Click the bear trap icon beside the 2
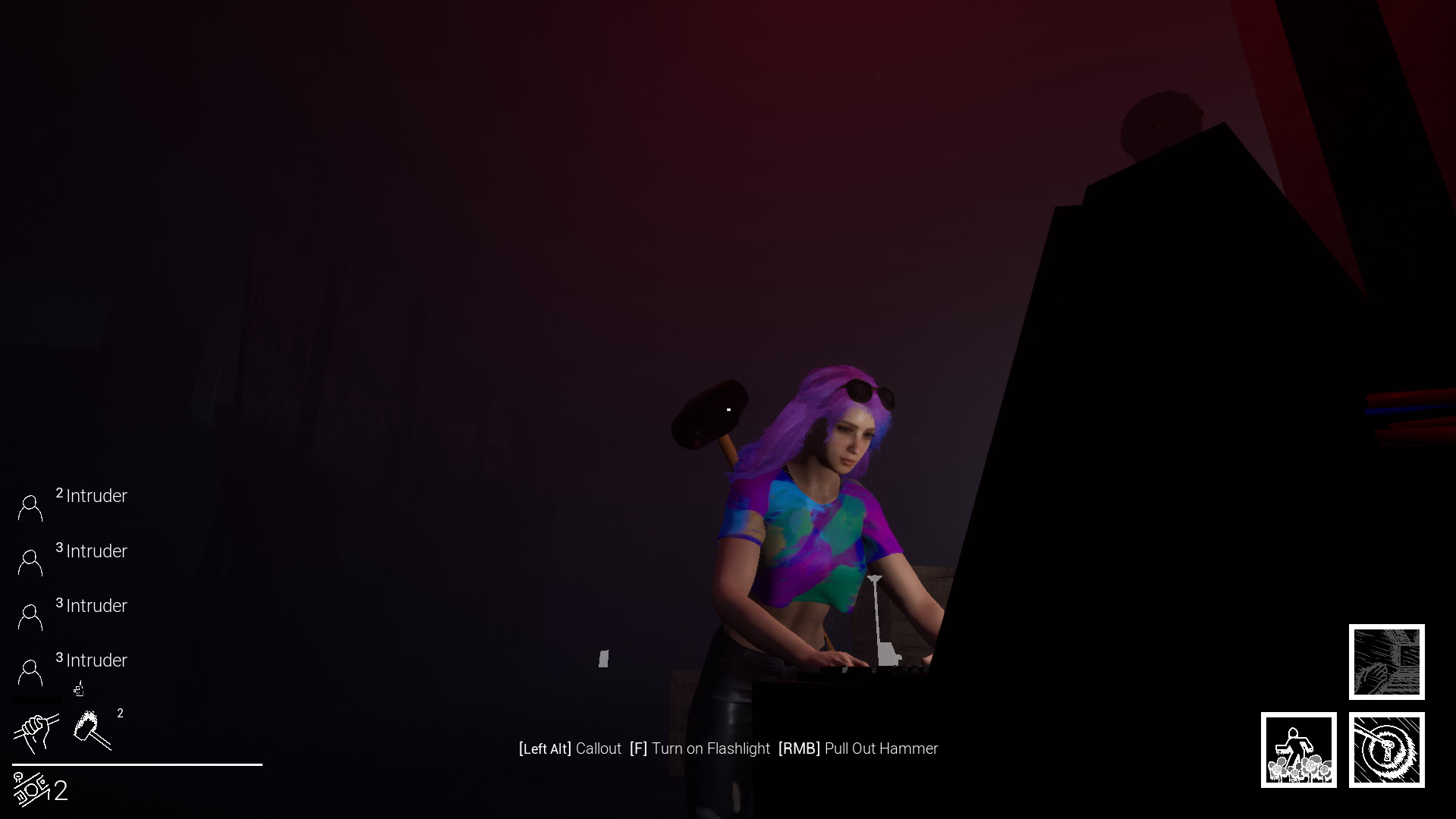This screenshot has width=1456, height=819. (x=30, y=789)
